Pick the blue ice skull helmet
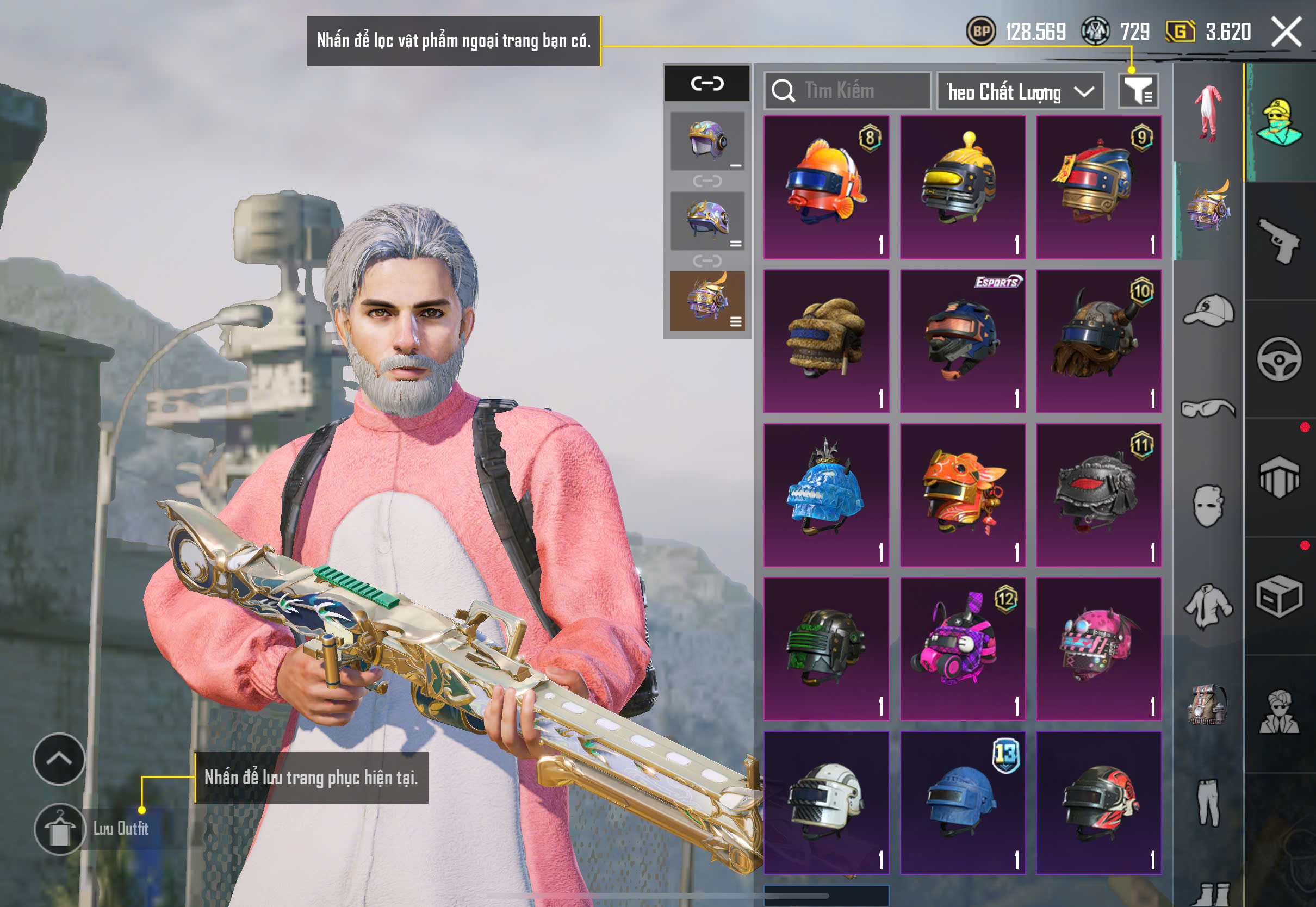Viewport: 1316px width, 907px height. click(x=826, y=495)
